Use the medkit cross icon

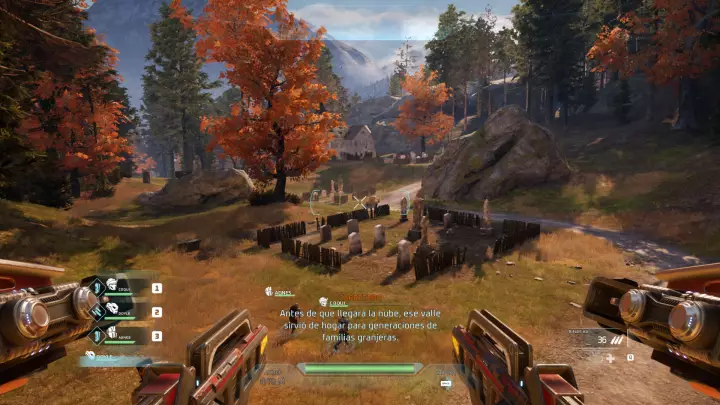[610, 357]
